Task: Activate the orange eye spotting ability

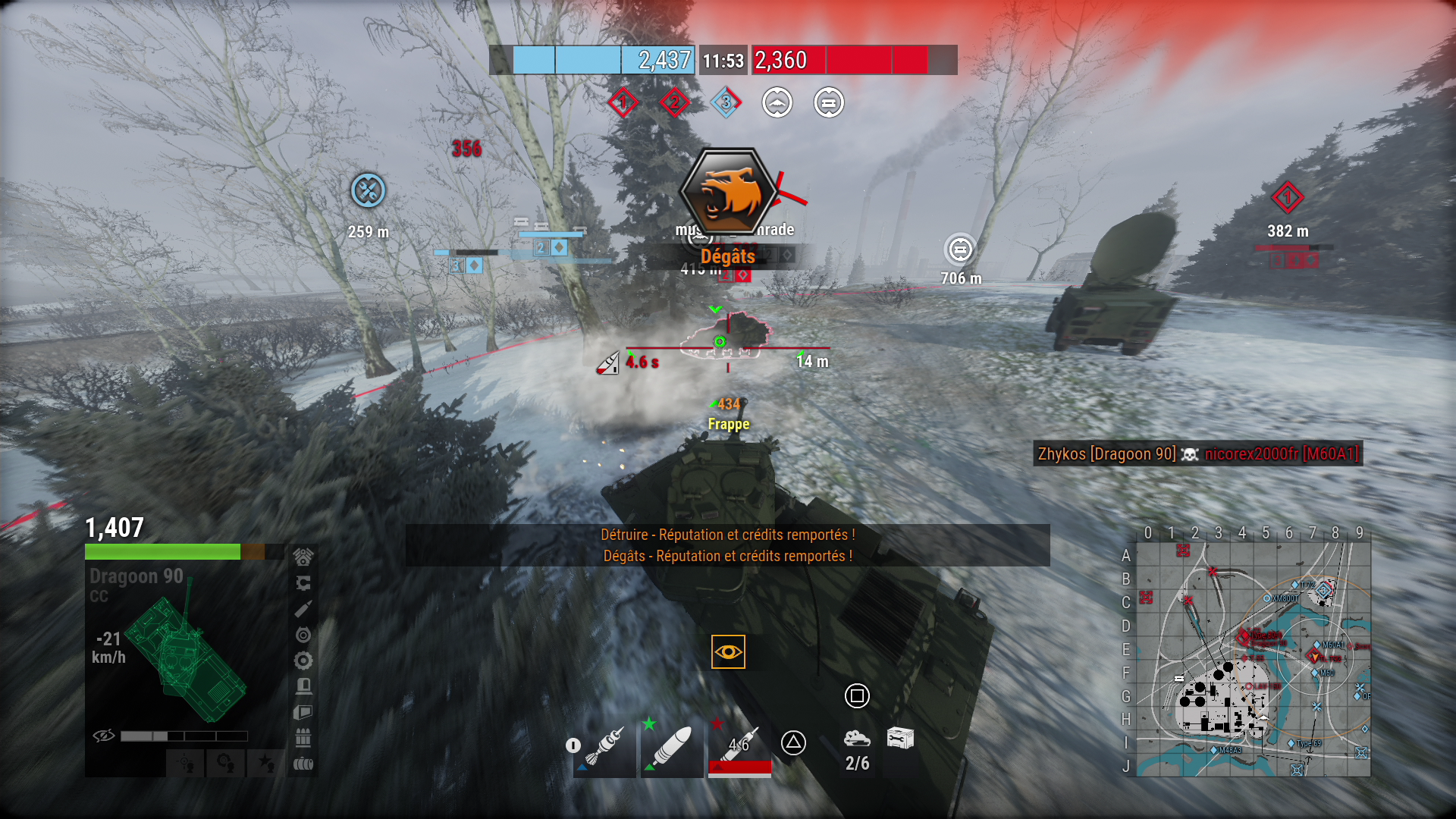Action: 728,652
